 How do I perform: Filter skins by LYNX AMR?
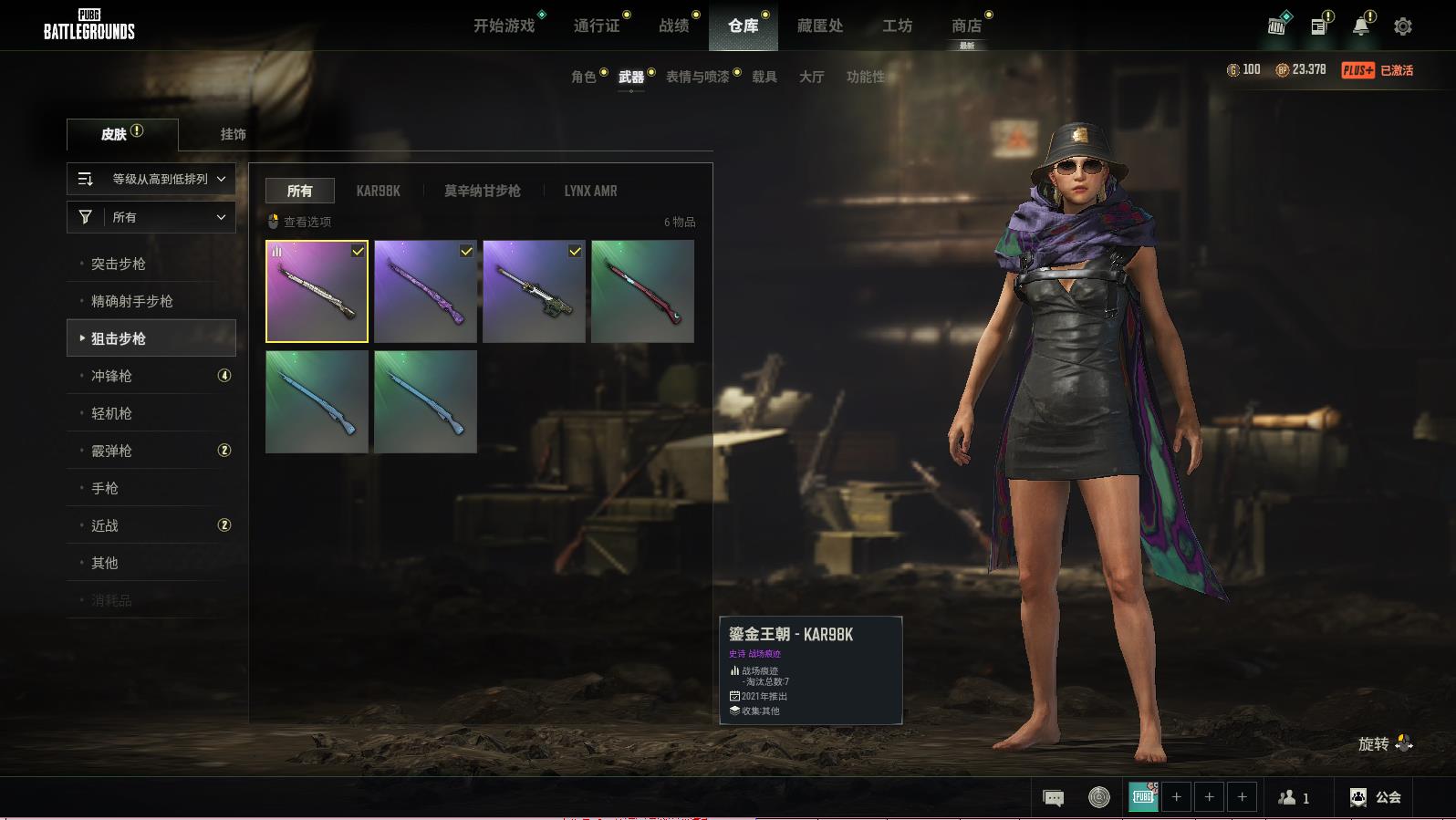click(x=590, y=191)
